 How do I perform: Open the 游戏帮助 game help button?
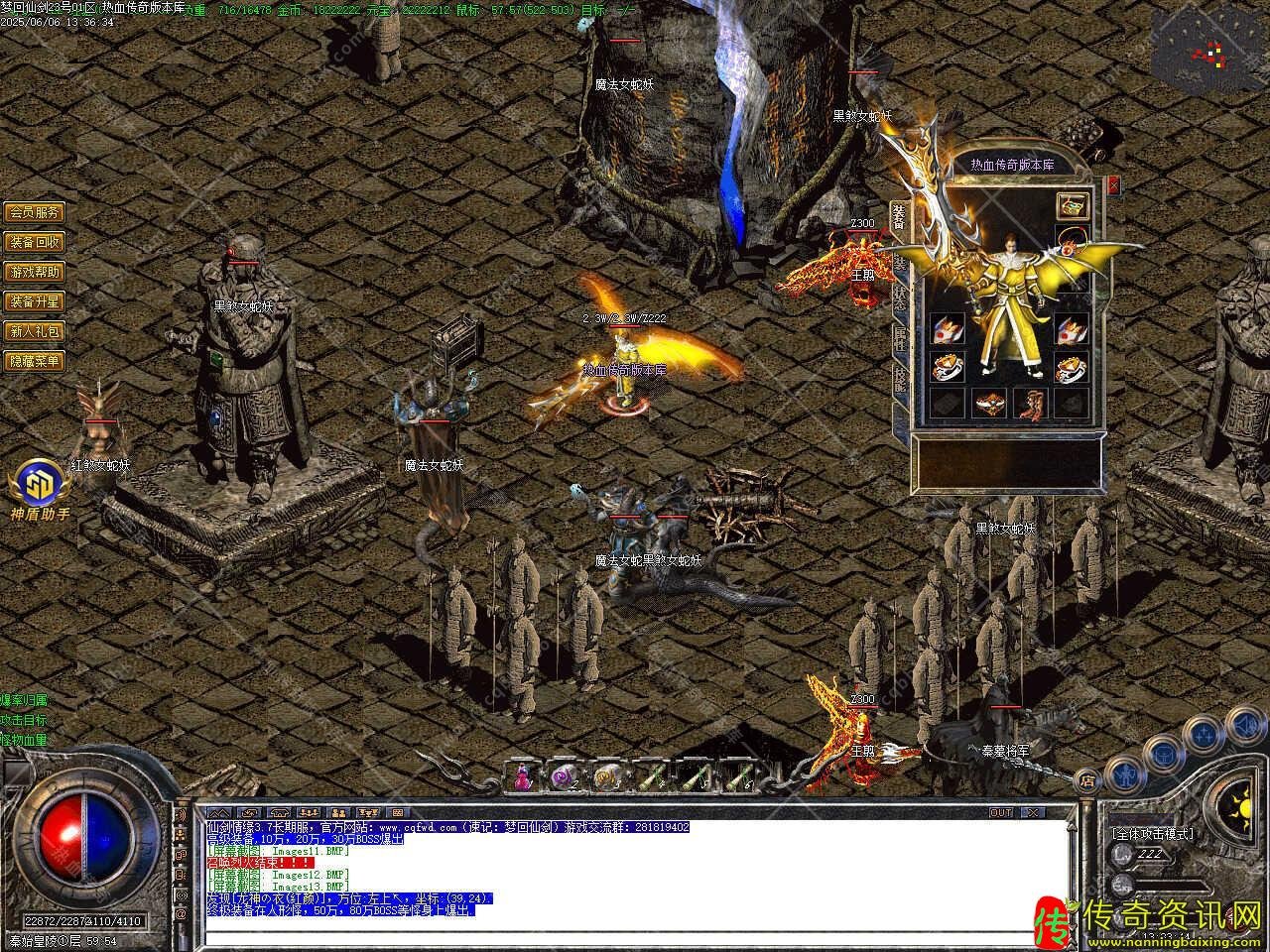(35, 272)
